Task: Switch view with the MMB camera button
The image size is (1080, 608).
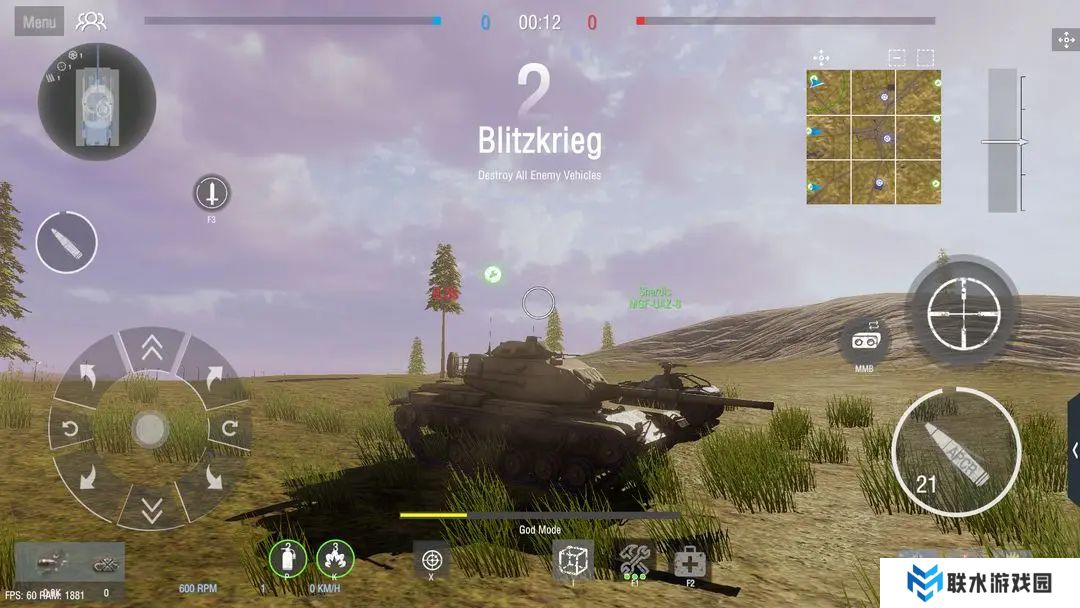Action: [x=864, y=341]
